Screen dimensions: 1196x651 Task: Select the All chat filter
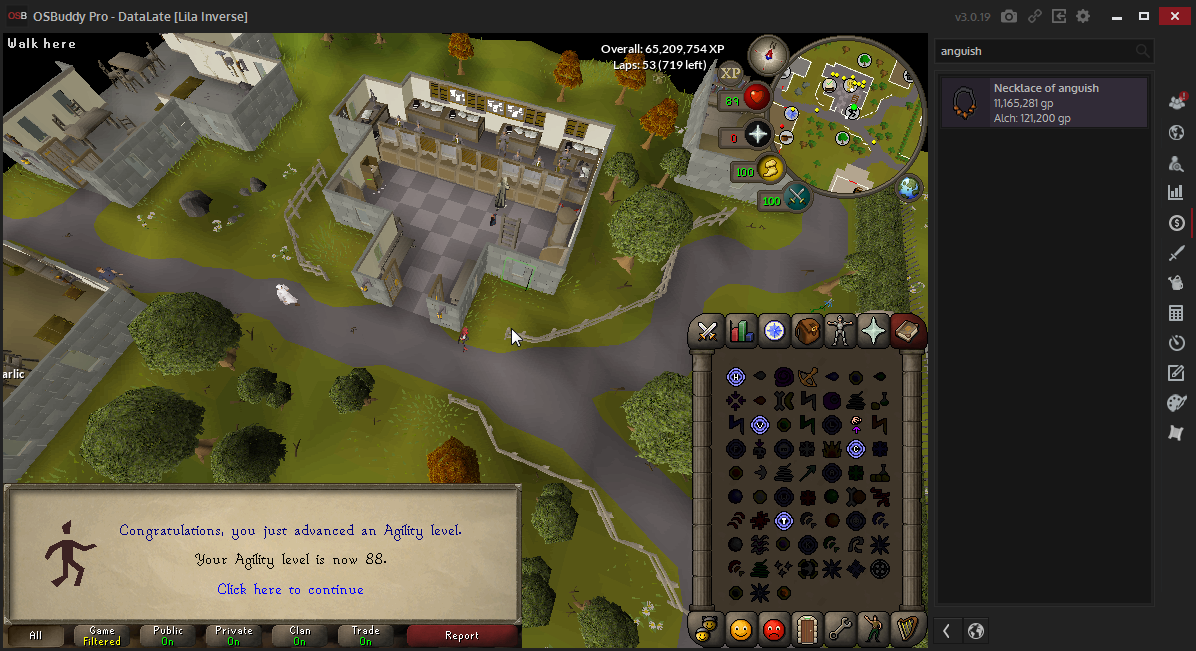(x=36, y=636)
